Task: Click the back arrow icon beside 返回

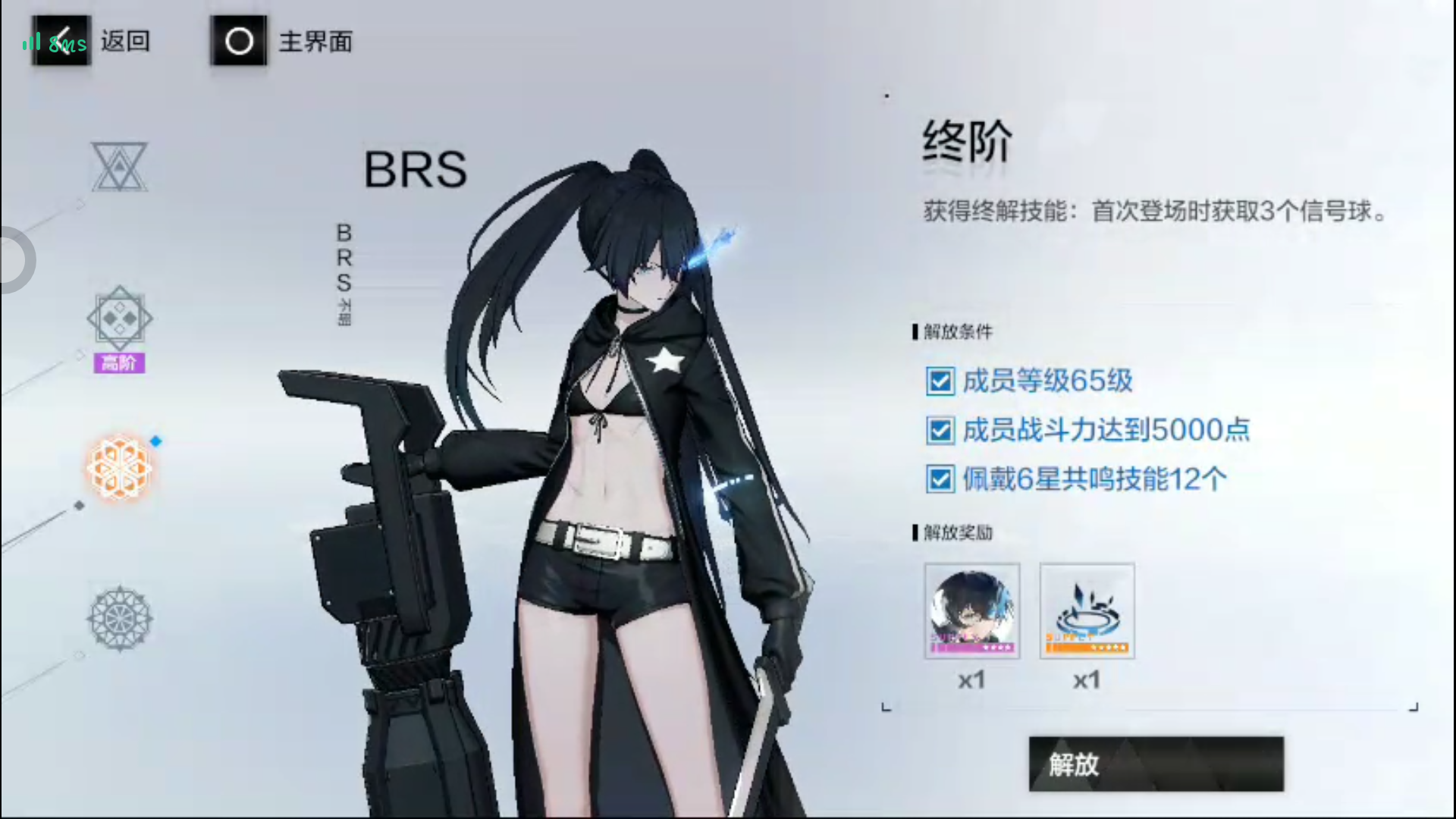Action: click(62, 41)
